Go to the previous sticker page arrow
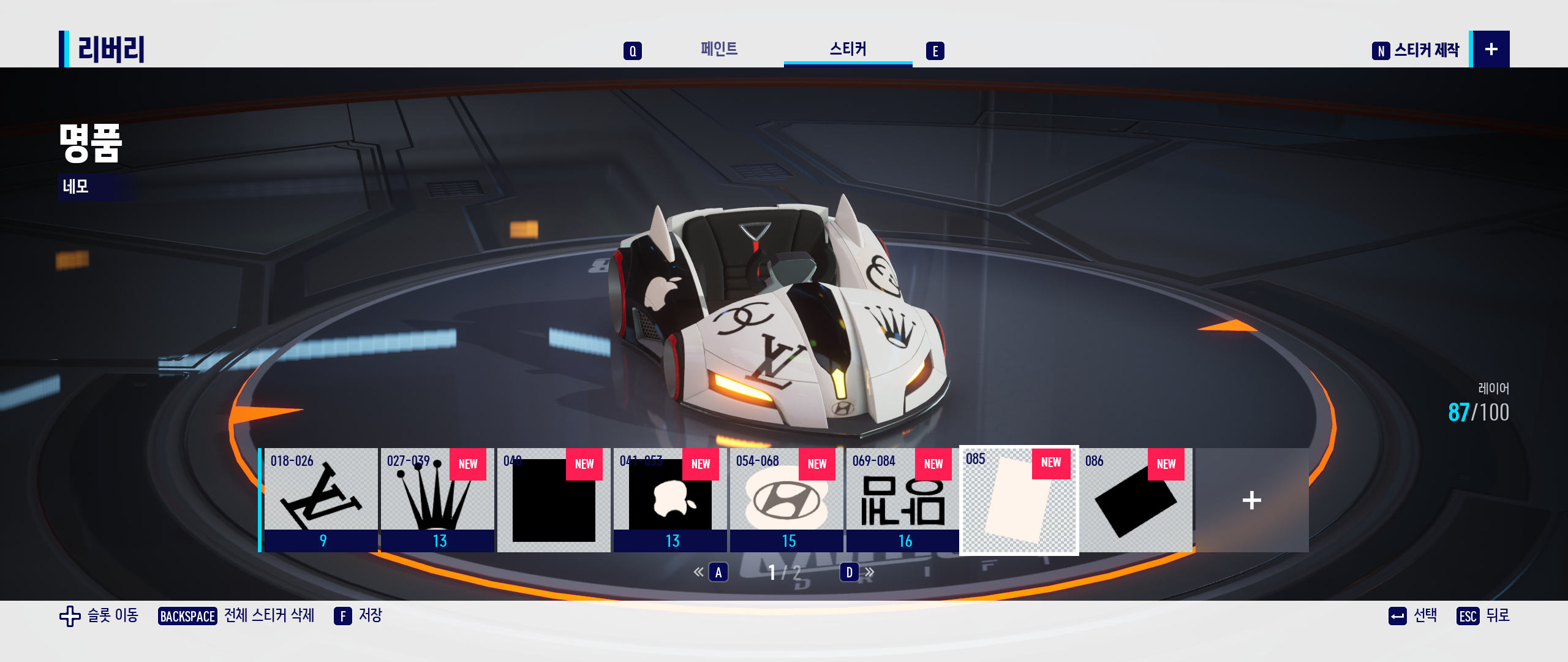 [699, 573]
